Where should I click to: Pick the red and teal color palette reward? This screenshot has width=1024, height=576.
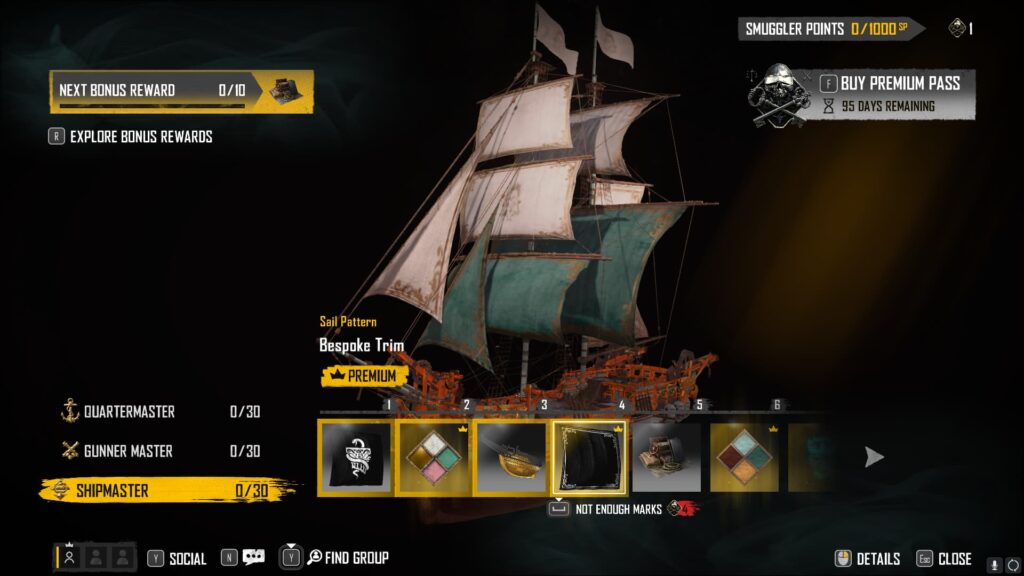click(x=745, y=457)
